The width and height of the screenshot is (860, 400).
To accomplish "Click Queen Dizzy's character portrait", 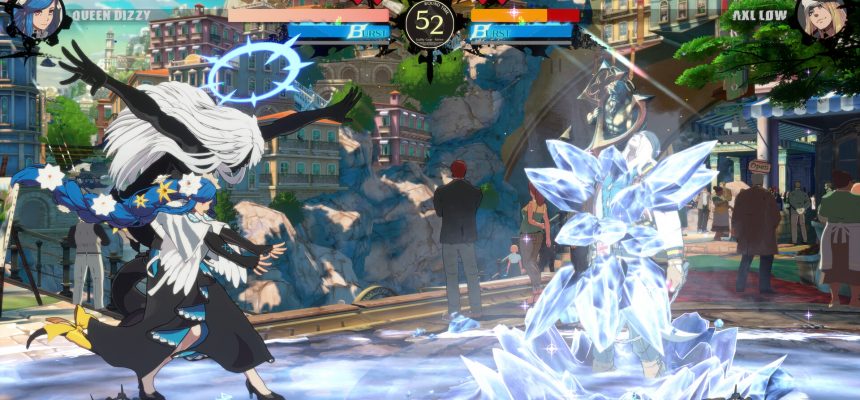I will (37, 17).
